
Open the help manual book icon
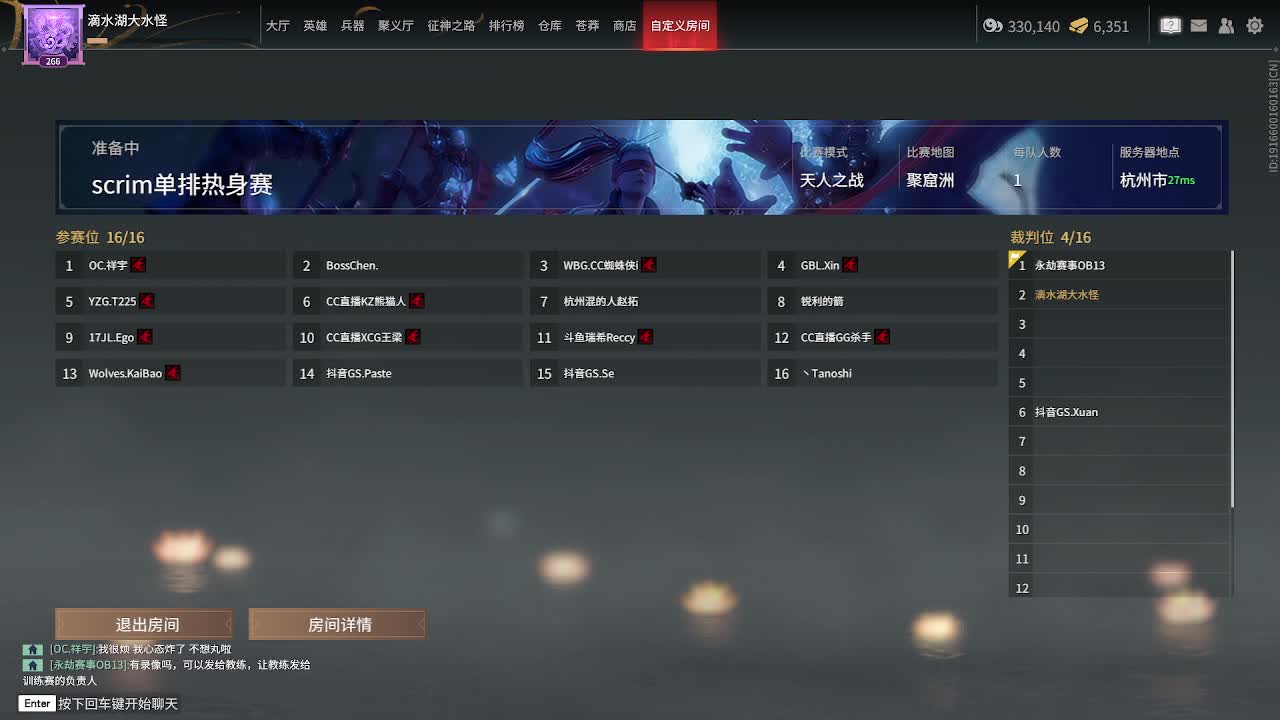[x=1170, y=26]
